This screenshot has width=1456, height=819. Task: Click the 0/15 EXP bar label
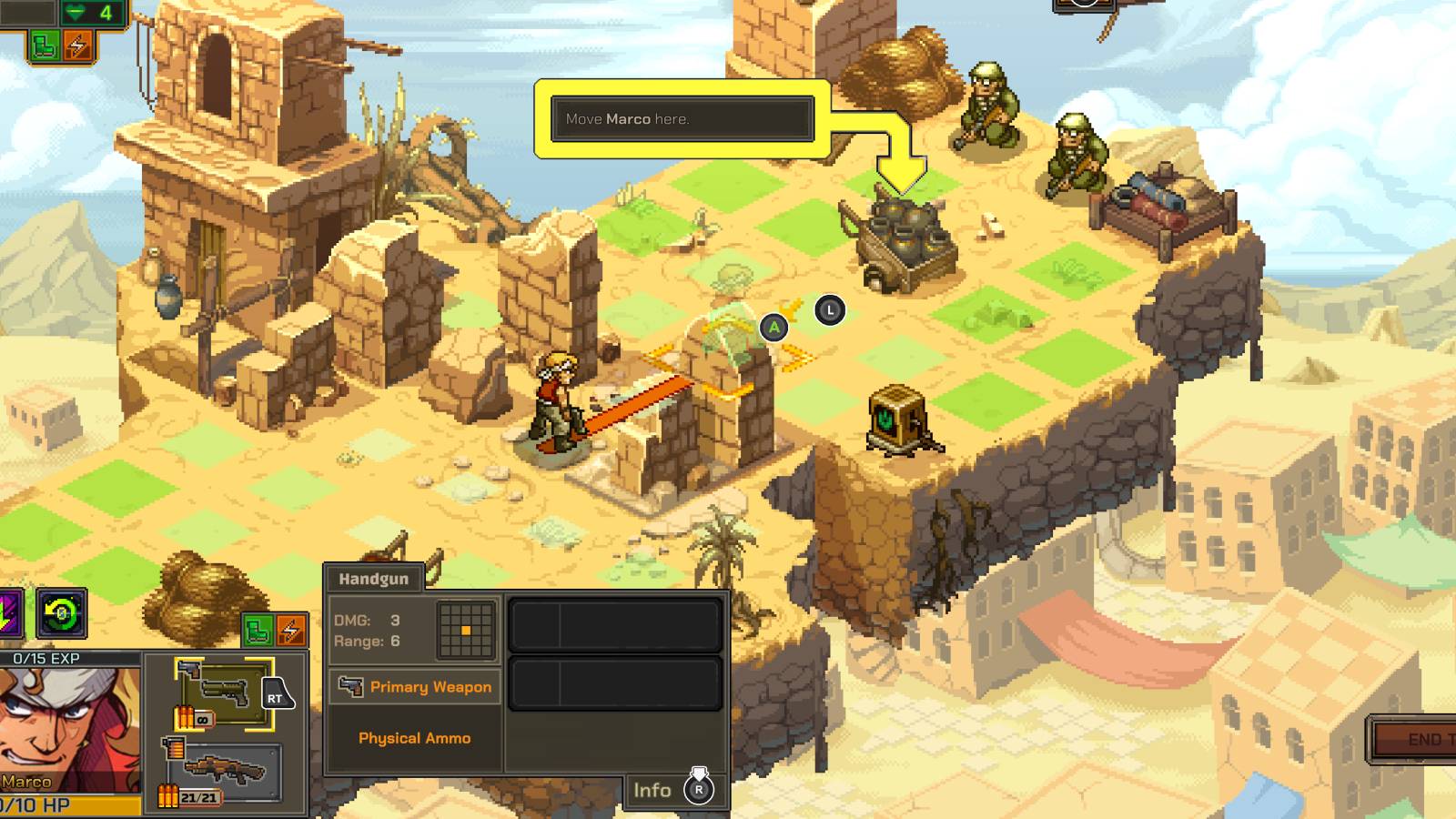tap(45, 658)
